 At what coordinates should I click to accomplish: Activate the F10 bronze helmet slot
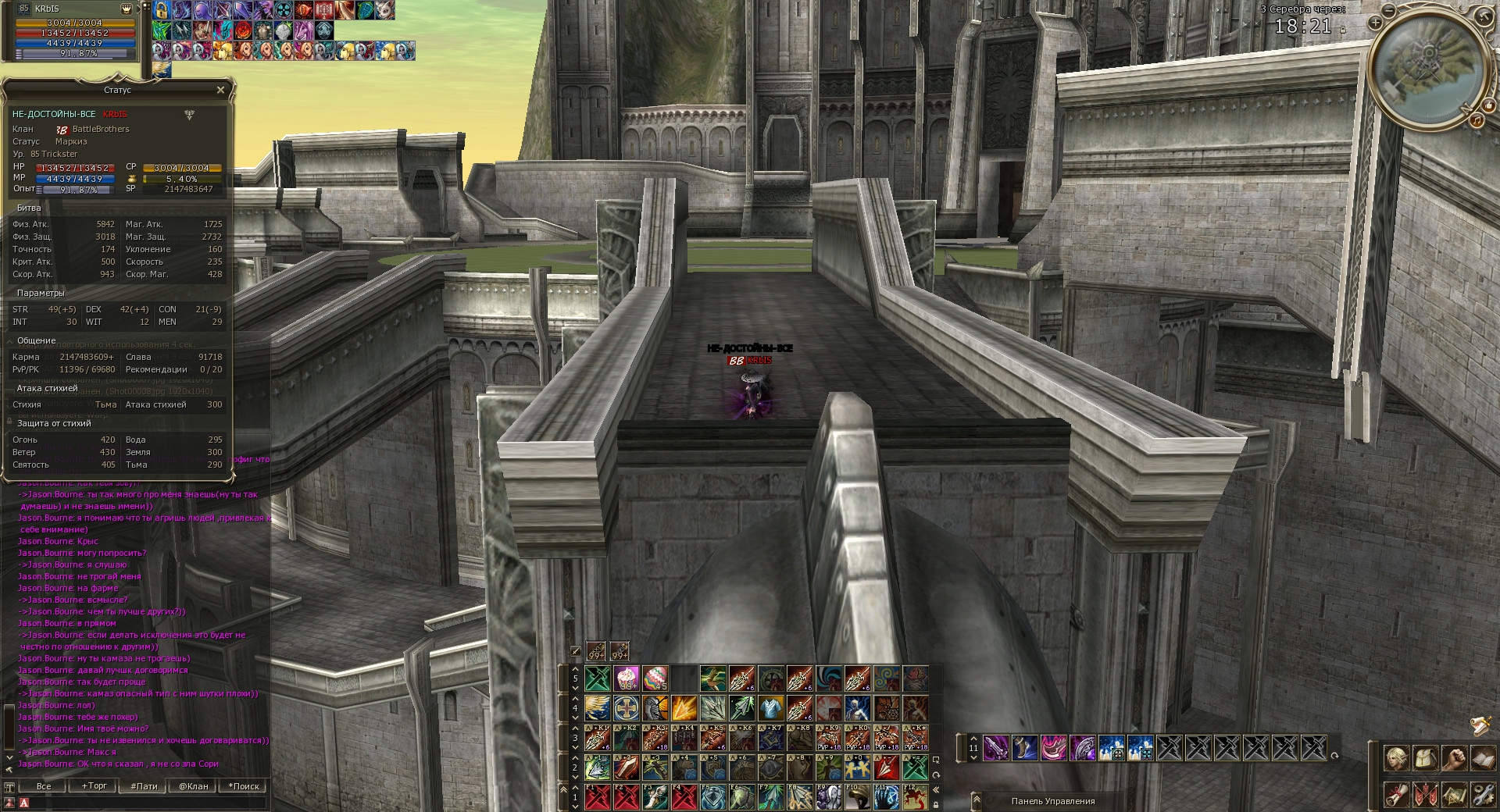click(x=857, y=797)
